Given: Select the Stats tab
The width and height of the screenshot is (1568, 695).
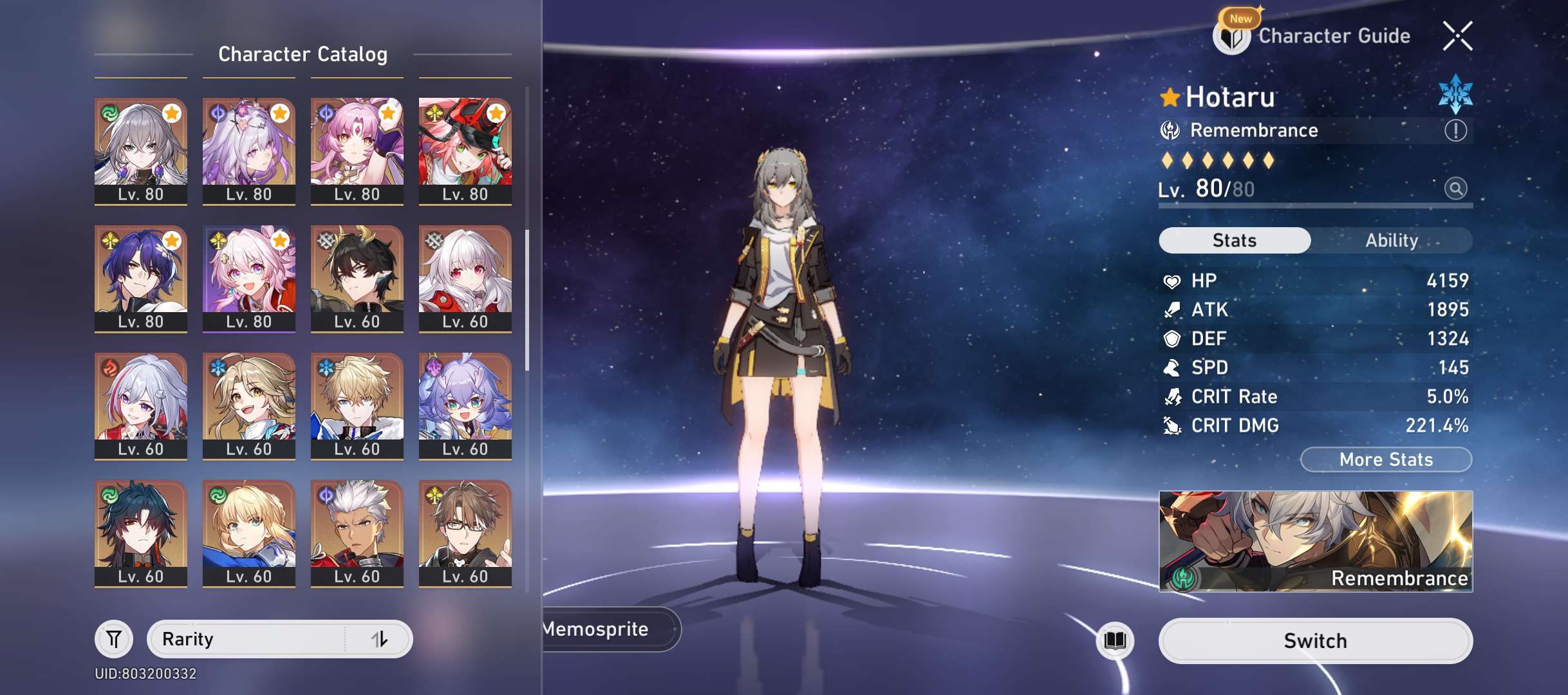Looking at the screenshot, I should [x=1234, y=241].
